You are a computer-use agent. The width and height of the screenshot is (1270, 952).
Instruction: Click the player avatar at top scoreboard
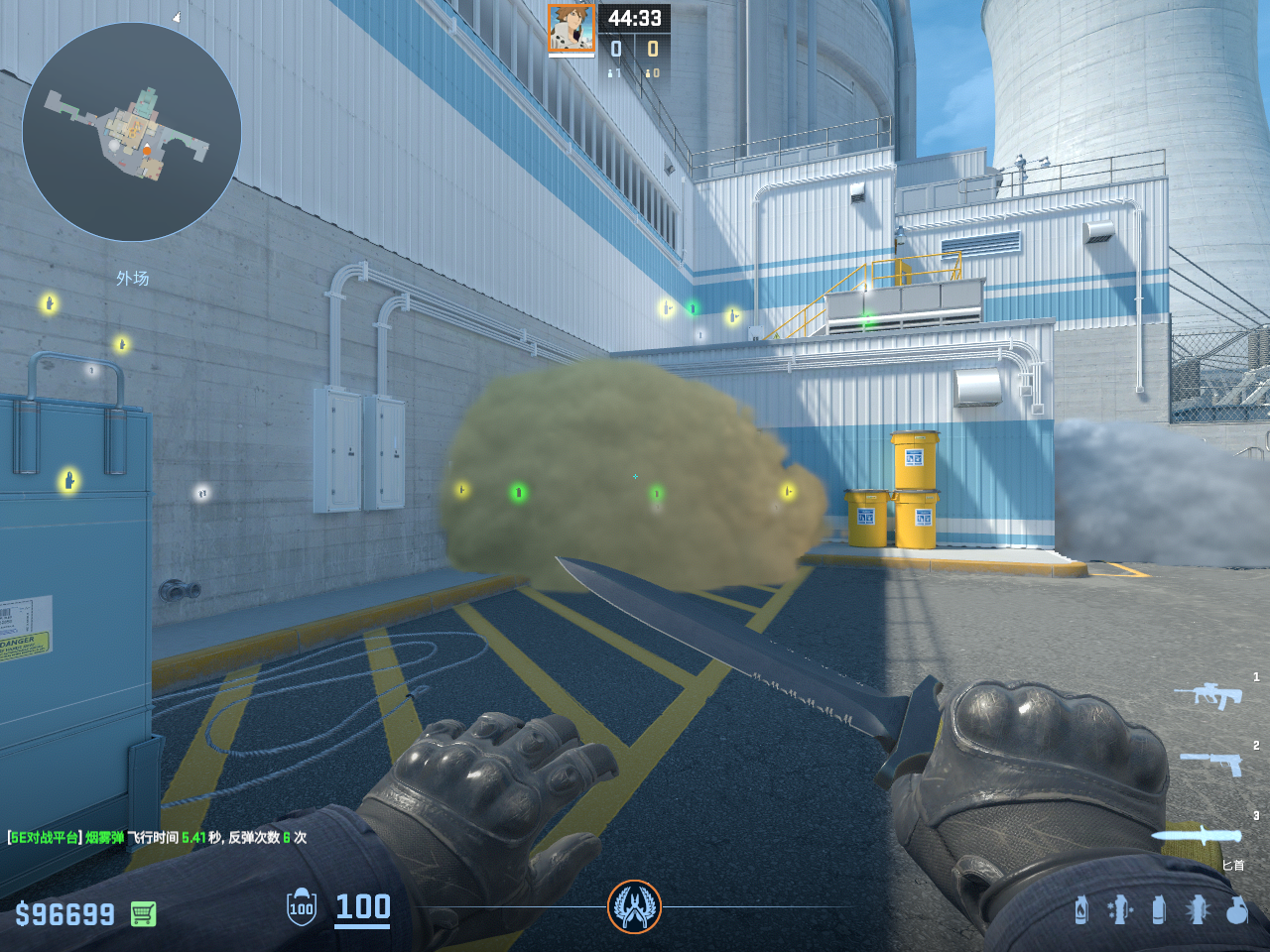[x=571, y=28]
